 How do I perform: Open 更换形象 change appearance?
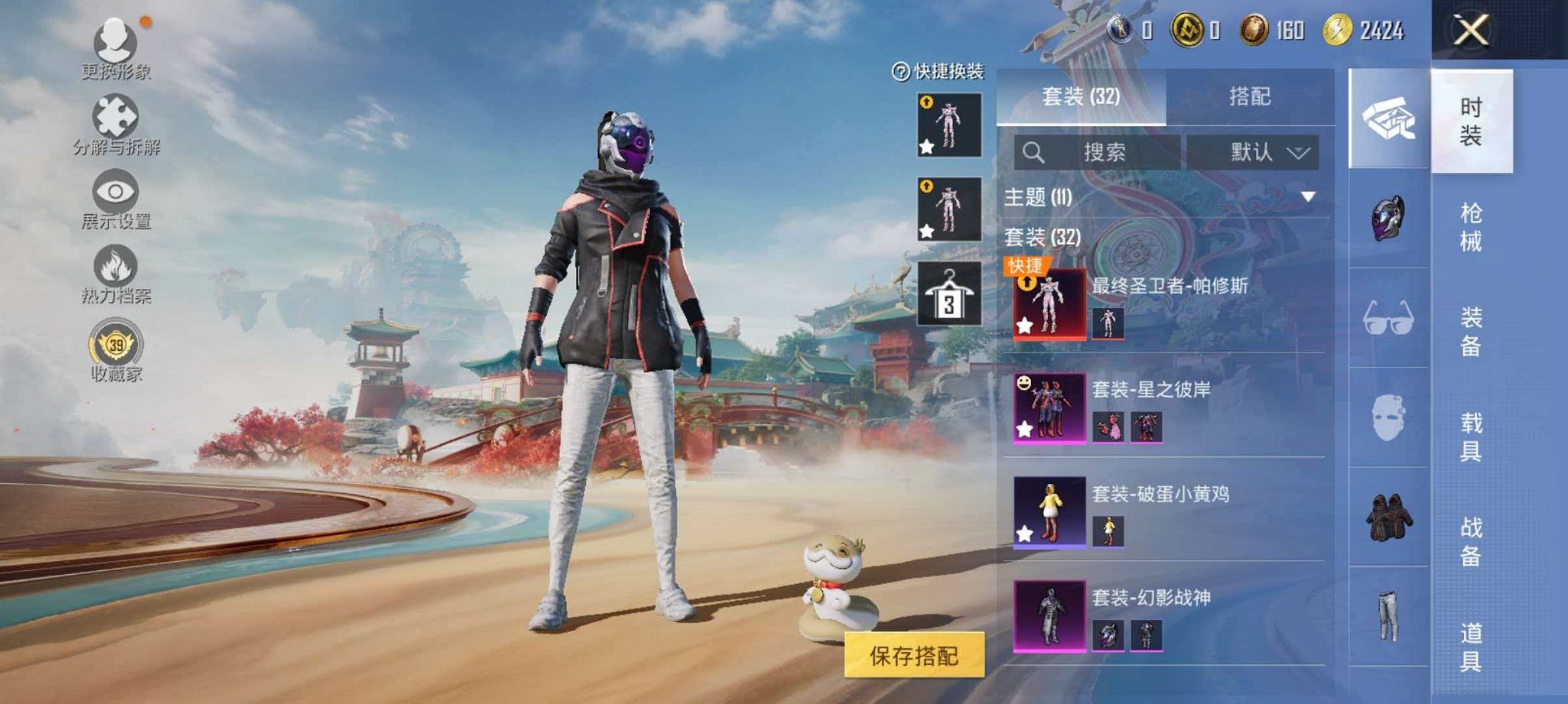(115, 47)
